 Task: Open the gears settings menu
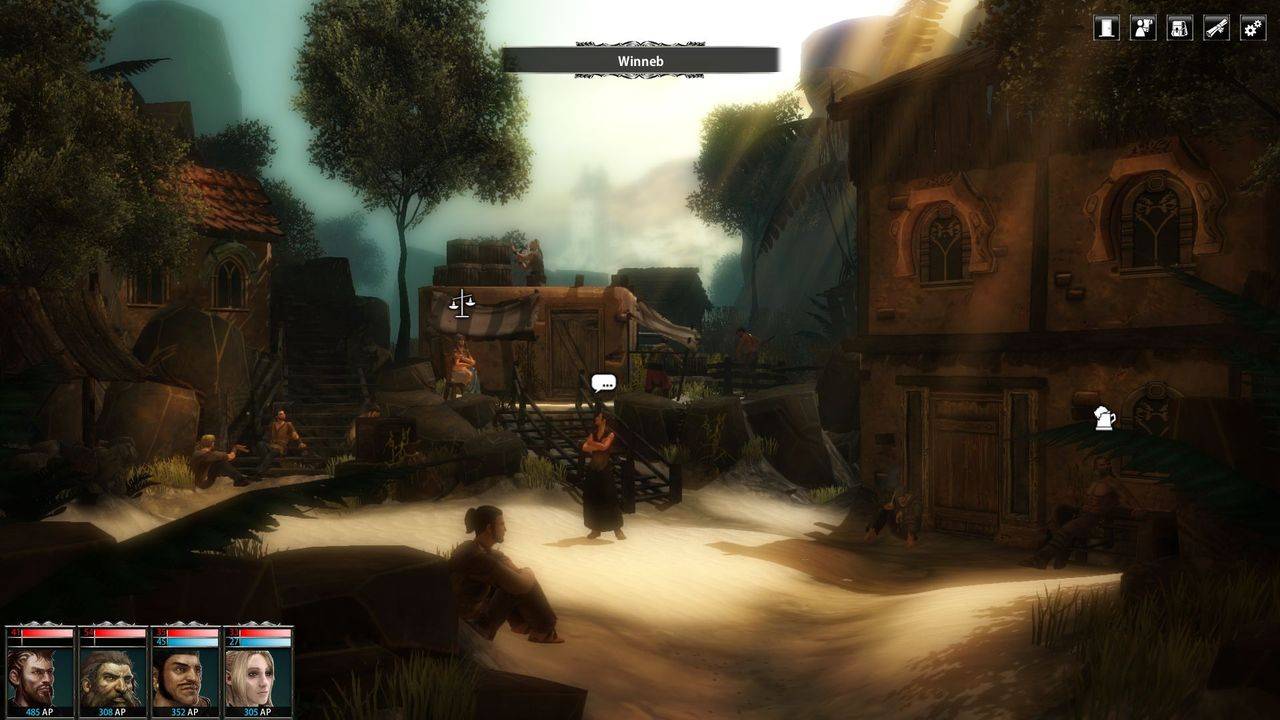click(x=1253, y=28)
